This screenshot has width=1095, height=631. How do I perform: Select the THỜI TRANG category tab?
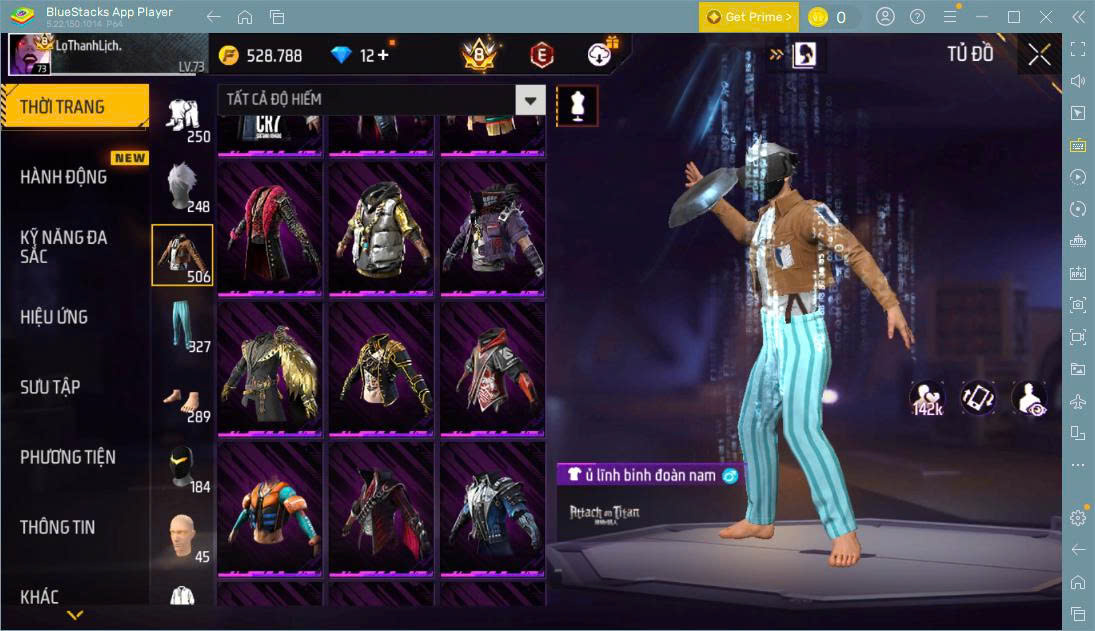point(74,107)
